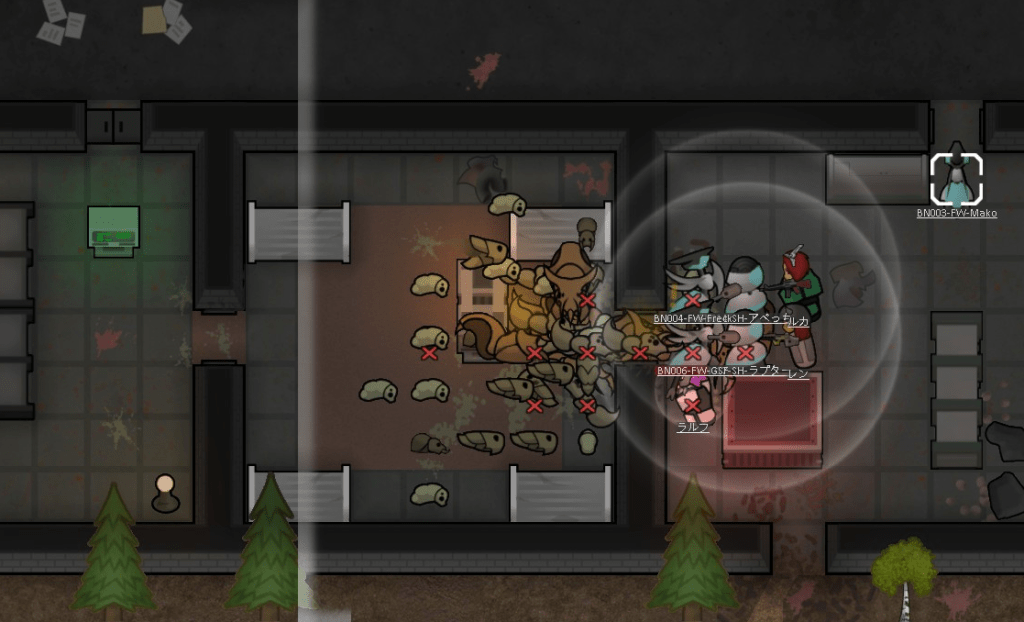Click the ラルフ colonist name label

point(693,427)
